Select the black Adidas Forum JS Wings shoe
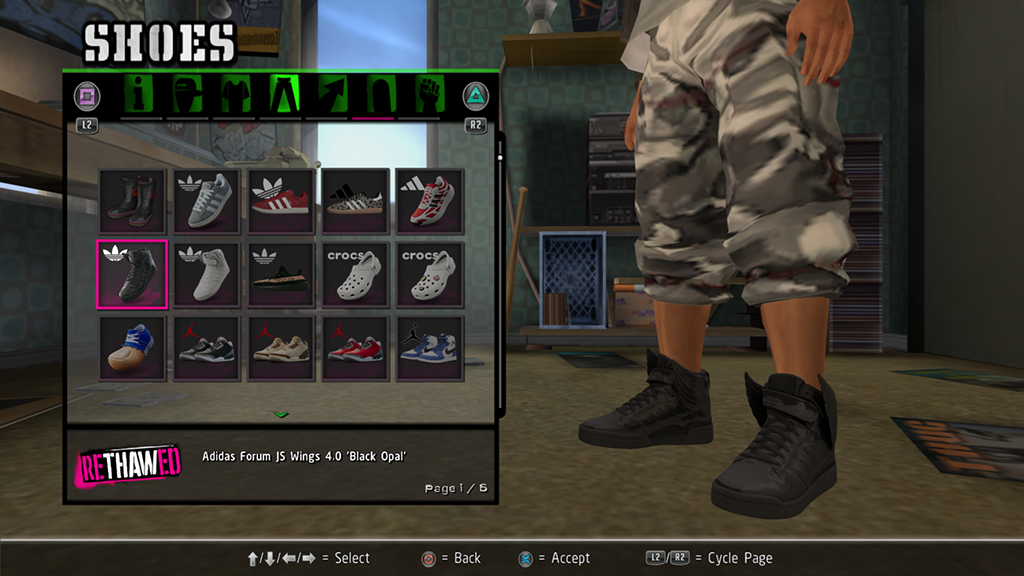 132,274
